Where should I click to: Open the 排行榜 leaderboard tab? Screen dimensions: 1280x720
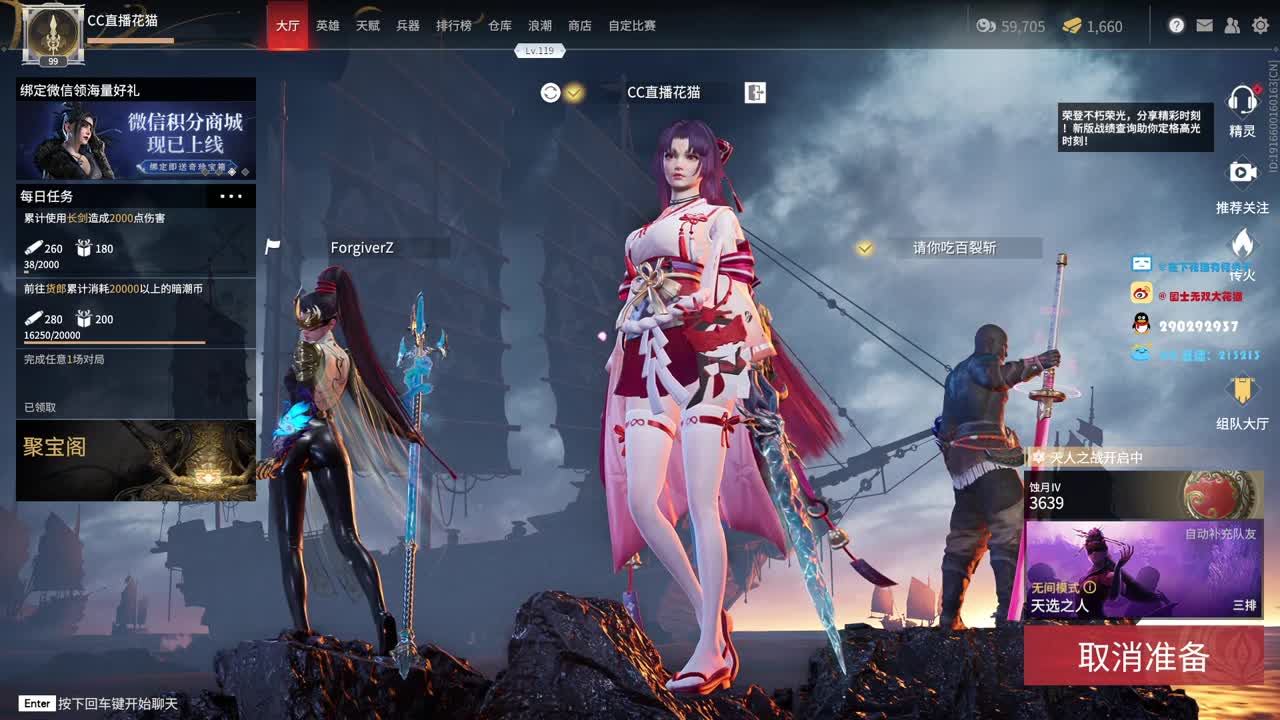pyautogui.click(x=455, y=26)
